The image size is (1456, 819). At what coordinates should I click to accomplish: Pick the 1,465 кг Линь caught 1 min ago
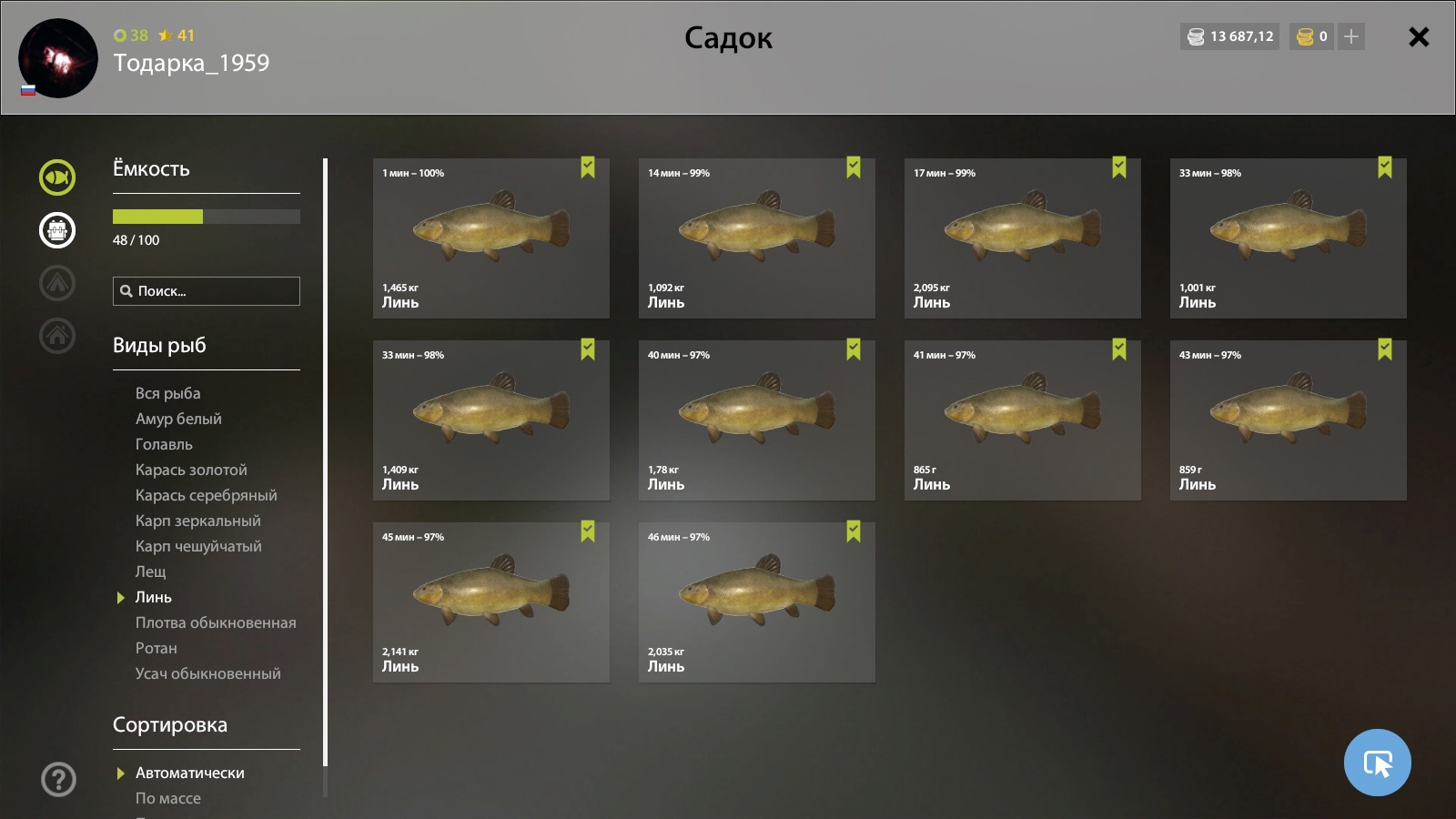tap(491, 238)
